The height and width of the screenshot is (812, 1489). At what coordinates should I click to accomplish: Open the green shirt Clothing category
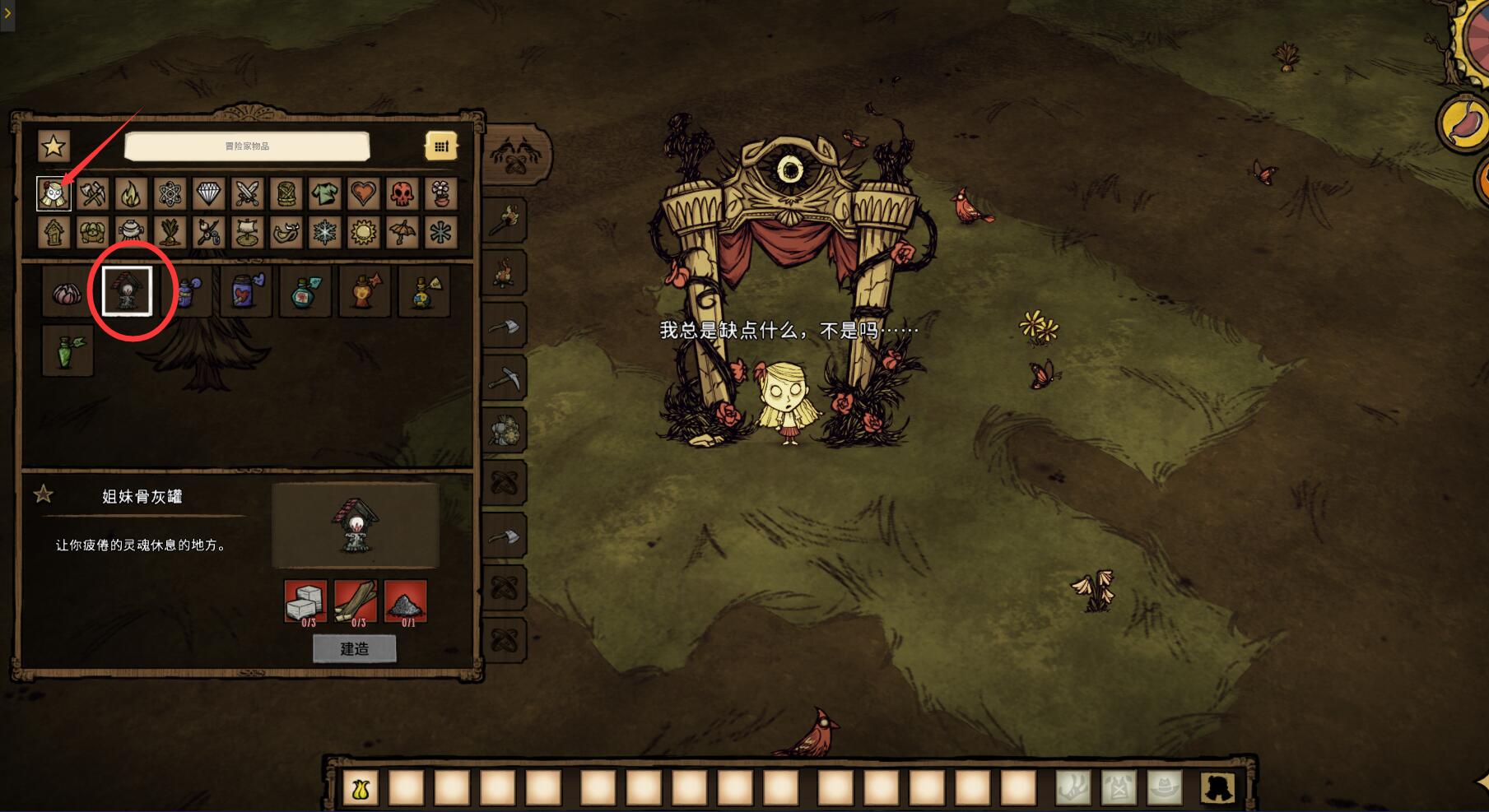[324, 194]
